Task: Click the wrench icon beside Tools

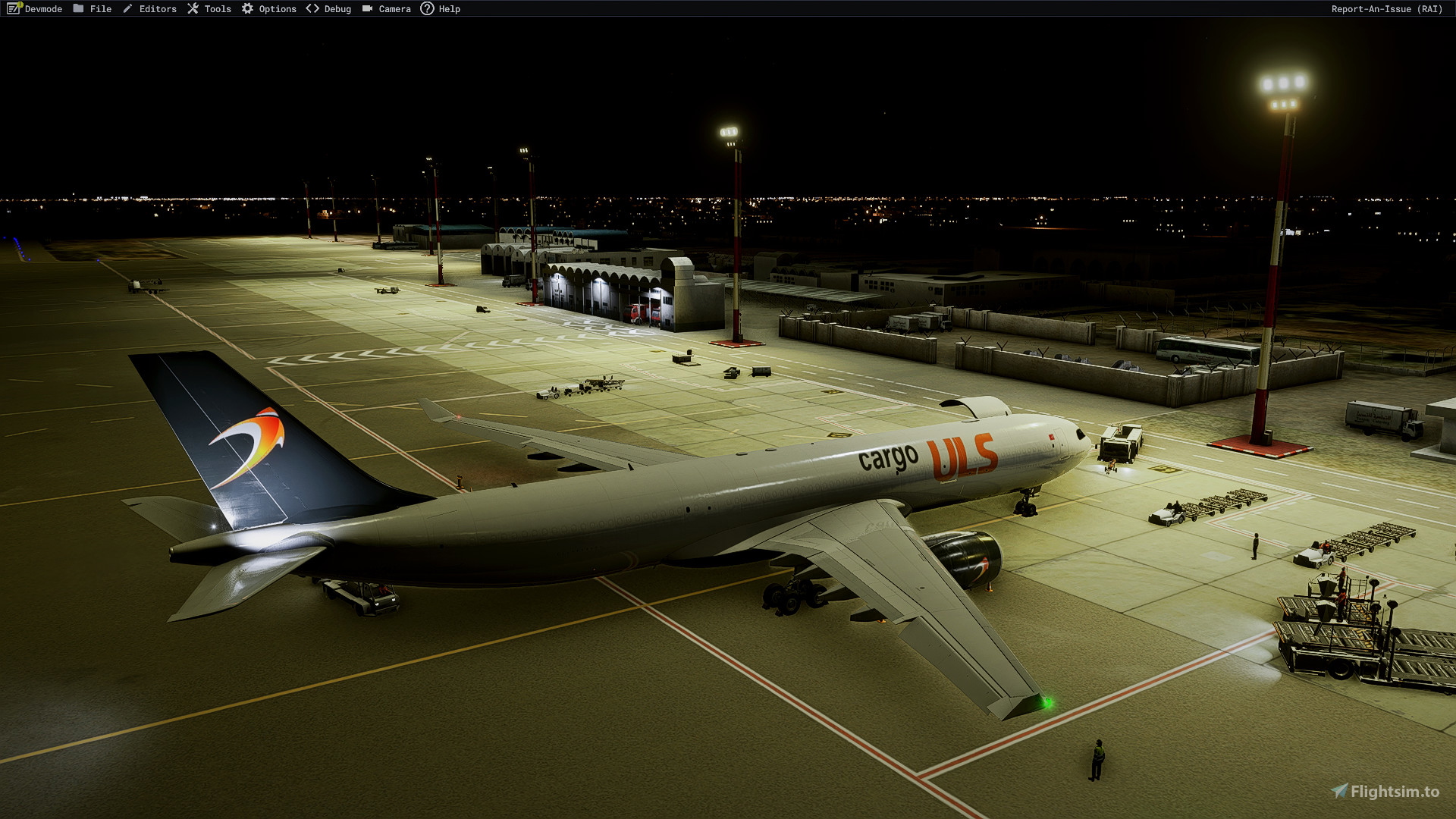Action: click(194, 8)
